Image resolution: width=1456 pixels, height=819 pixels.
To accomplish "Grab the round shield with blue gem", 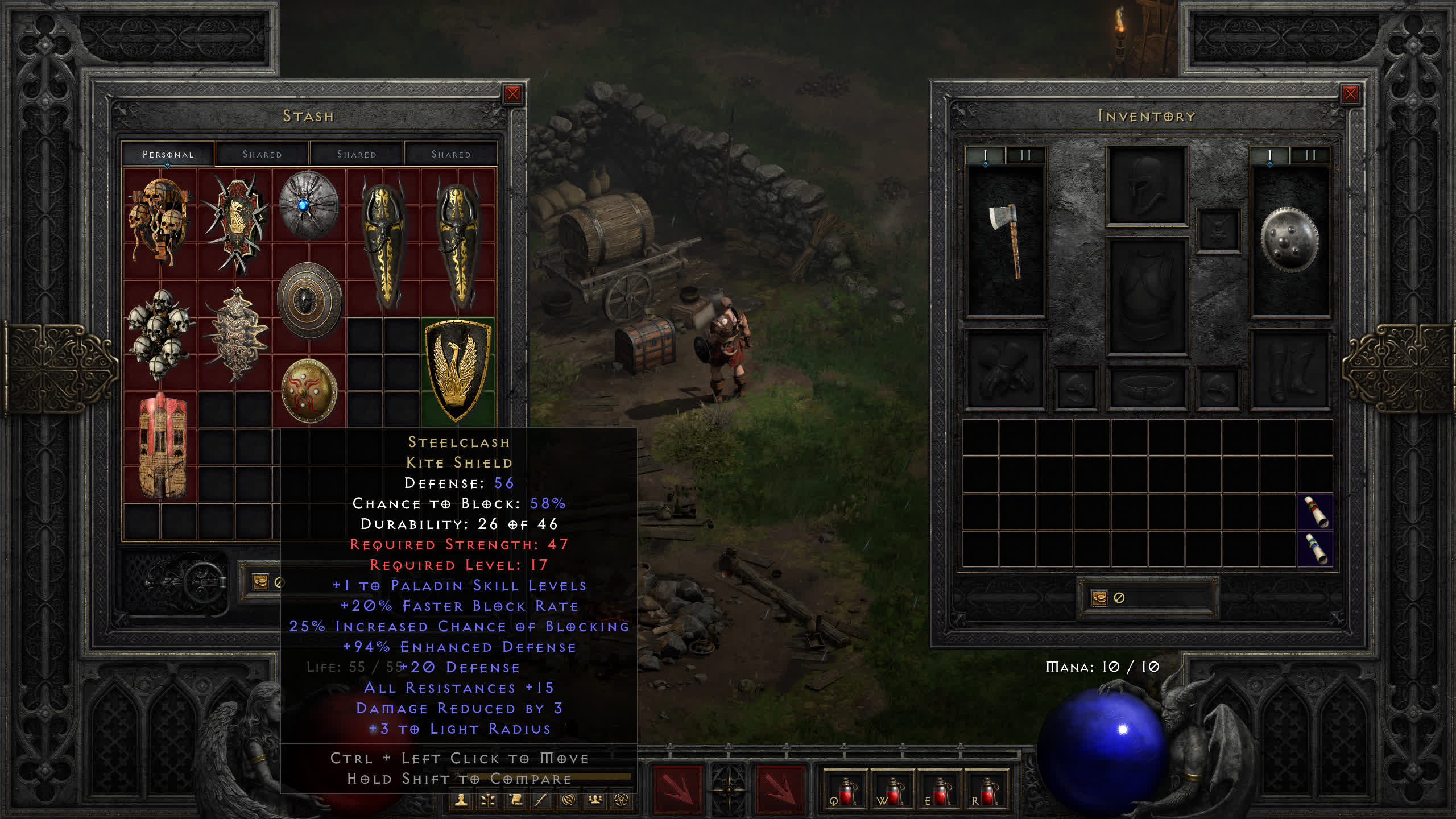I will pyautogui.click(x=308, y=205).
